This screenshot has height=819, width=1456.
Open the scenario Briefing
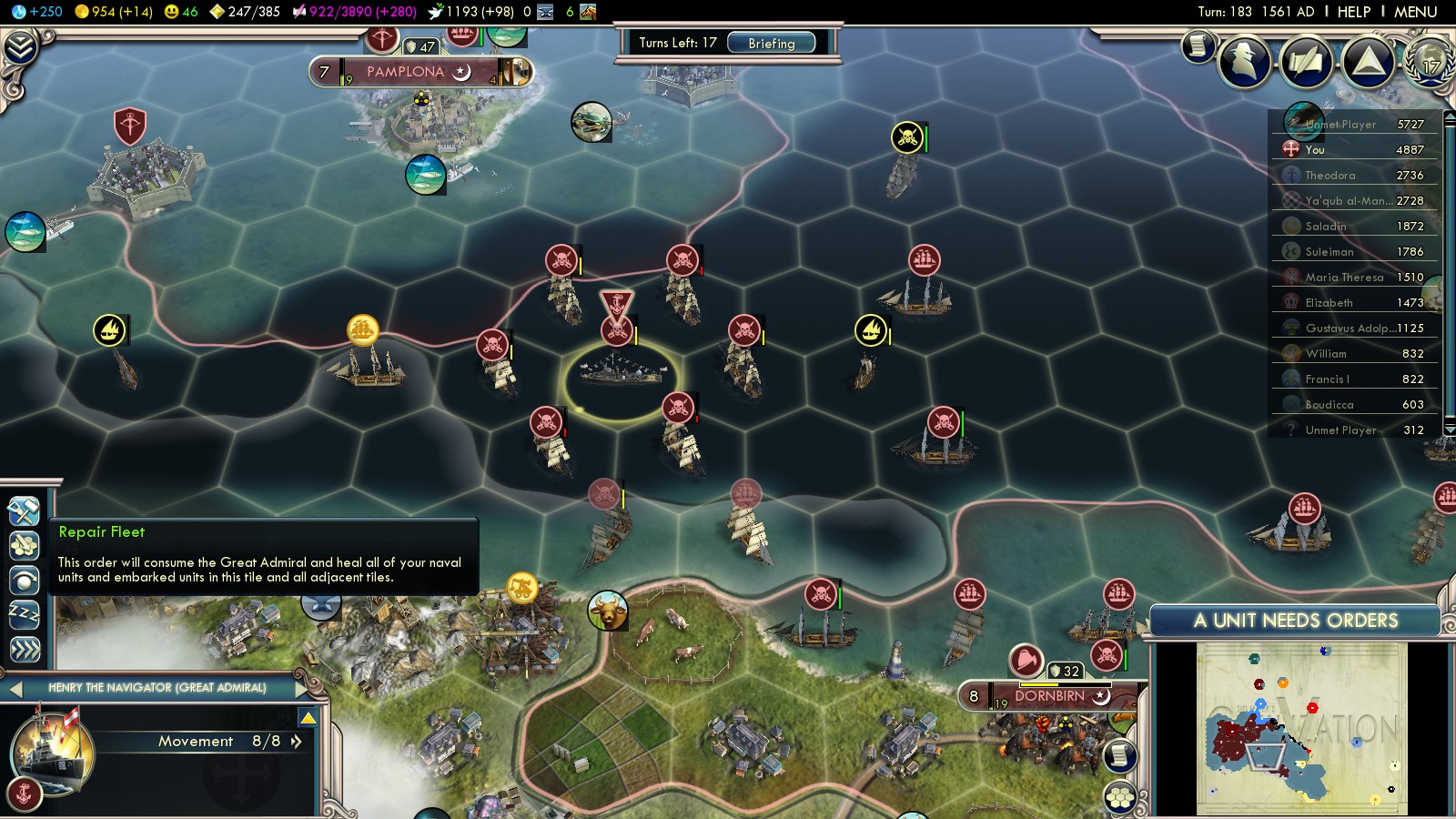point(771,43)
